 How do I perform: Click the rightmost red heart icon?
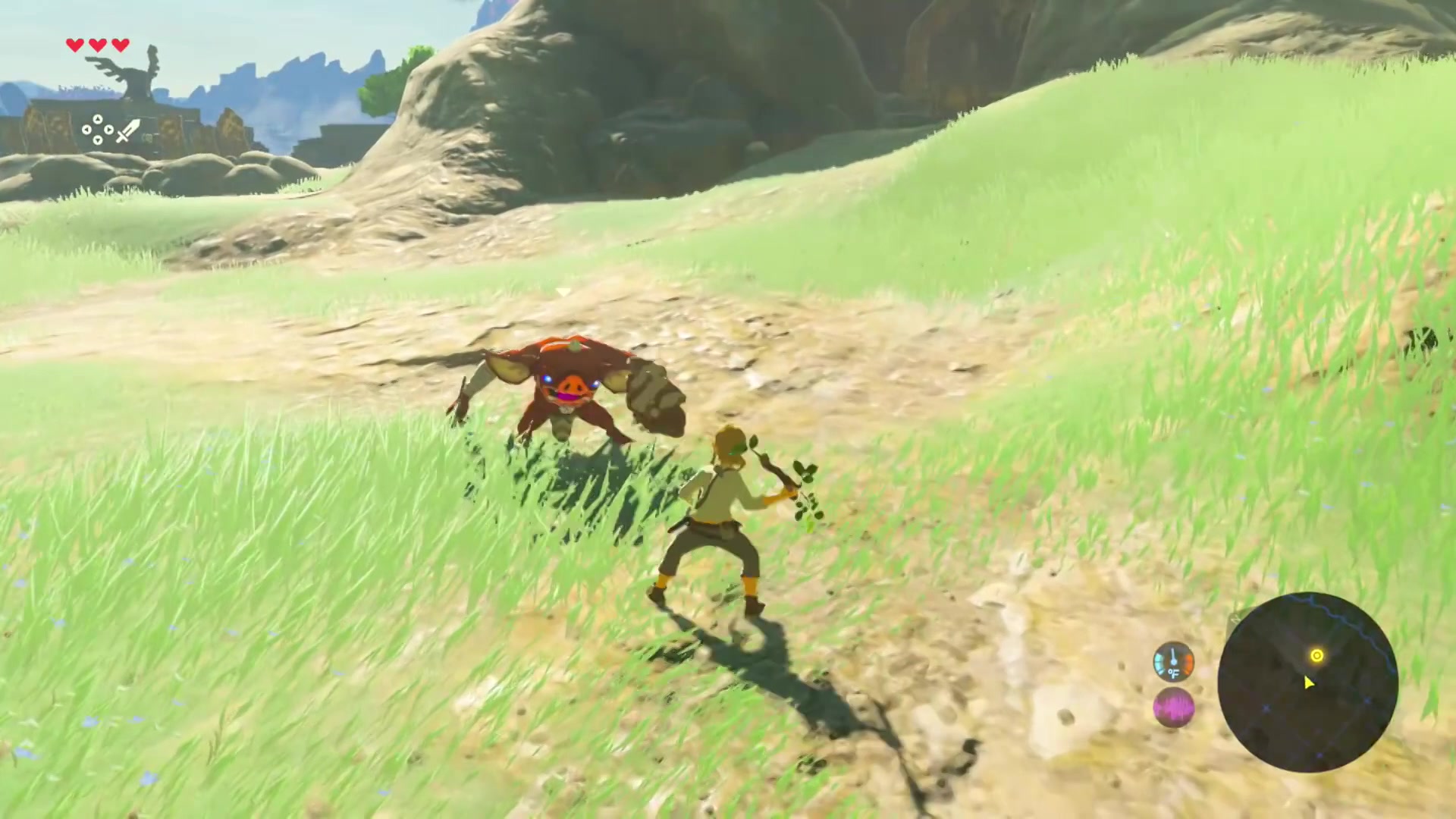coord(120,45)
